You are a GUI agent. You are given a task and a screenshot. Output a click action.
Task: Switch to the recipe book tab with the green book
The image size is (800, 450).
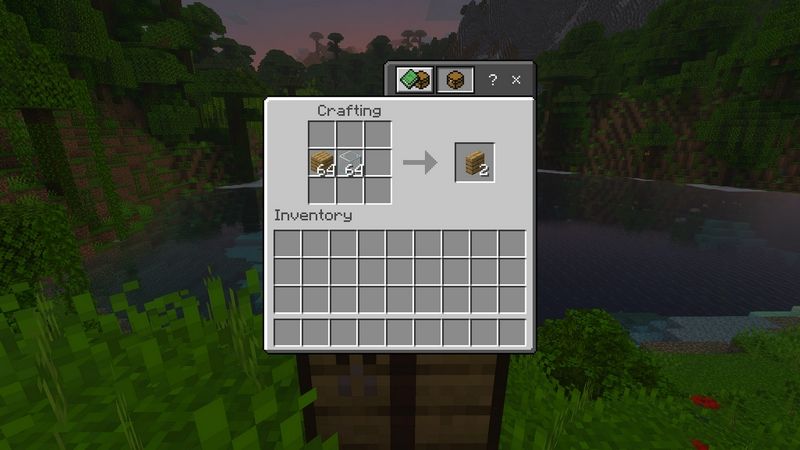point(415,80)
